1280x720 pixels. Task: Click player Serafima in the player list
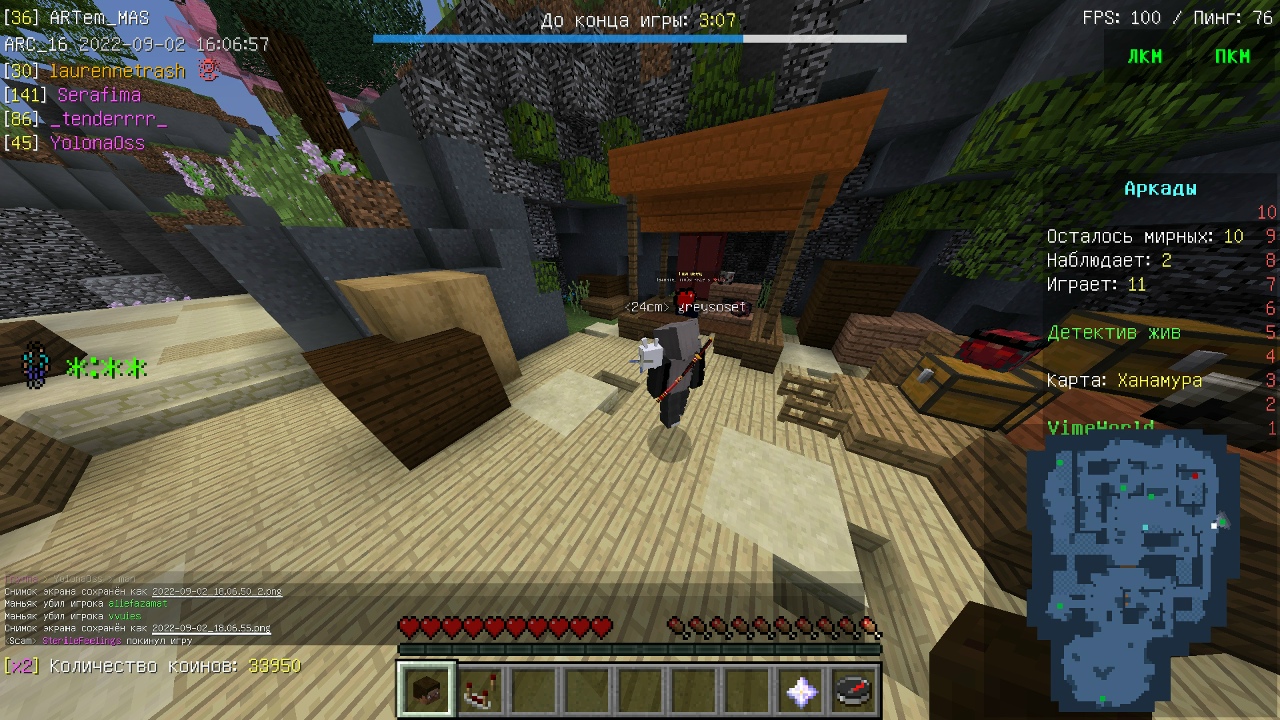point(99,95)
